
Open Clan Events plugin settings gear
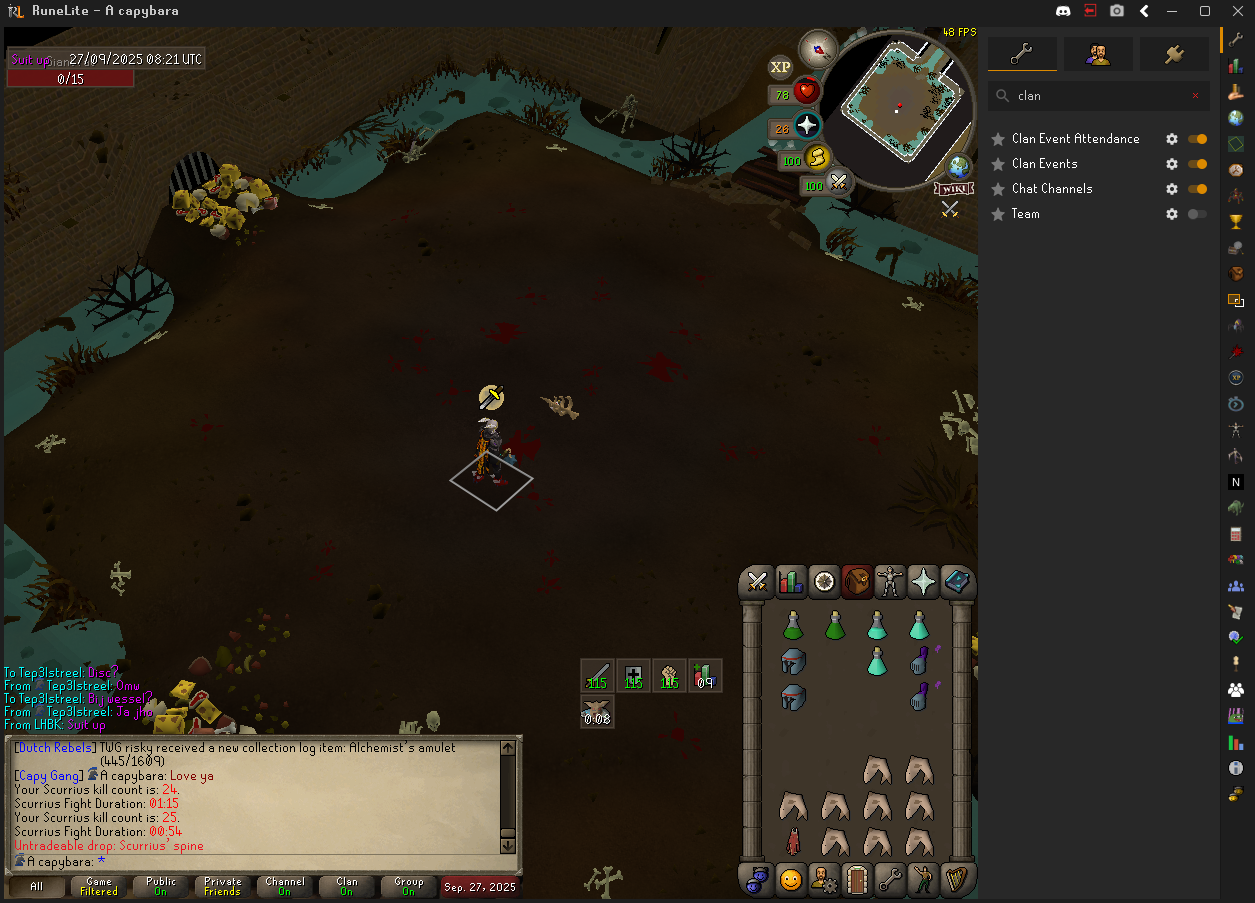tap(1172, 164)
